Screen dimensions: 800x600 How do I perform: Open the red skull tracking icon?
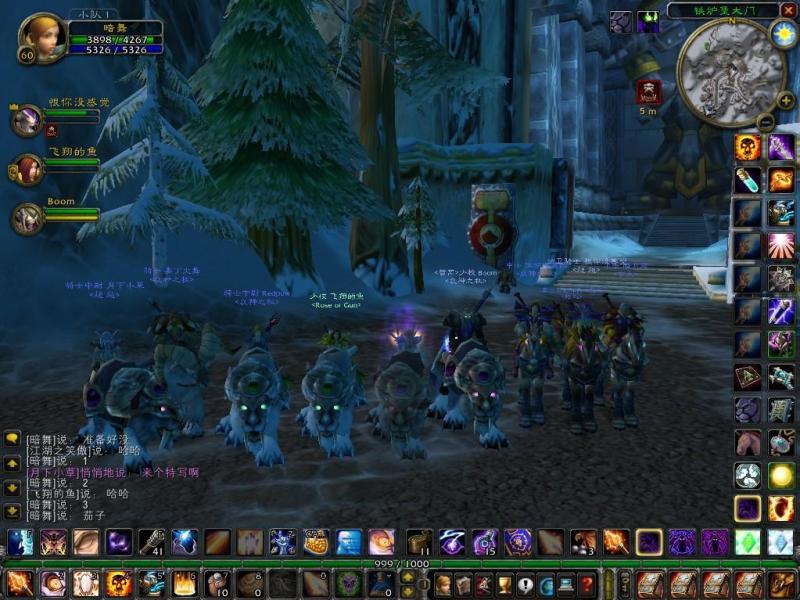[647, 92]
